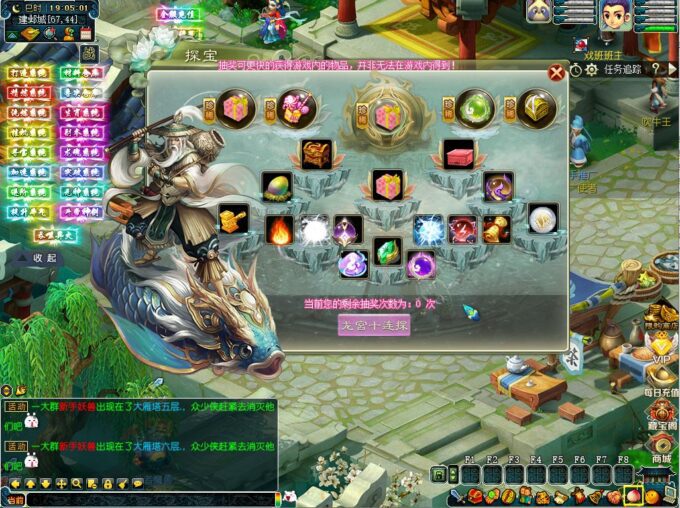Select the white pearl prize icon
Viewport: 680px width, 508px height.
(543, 217)
